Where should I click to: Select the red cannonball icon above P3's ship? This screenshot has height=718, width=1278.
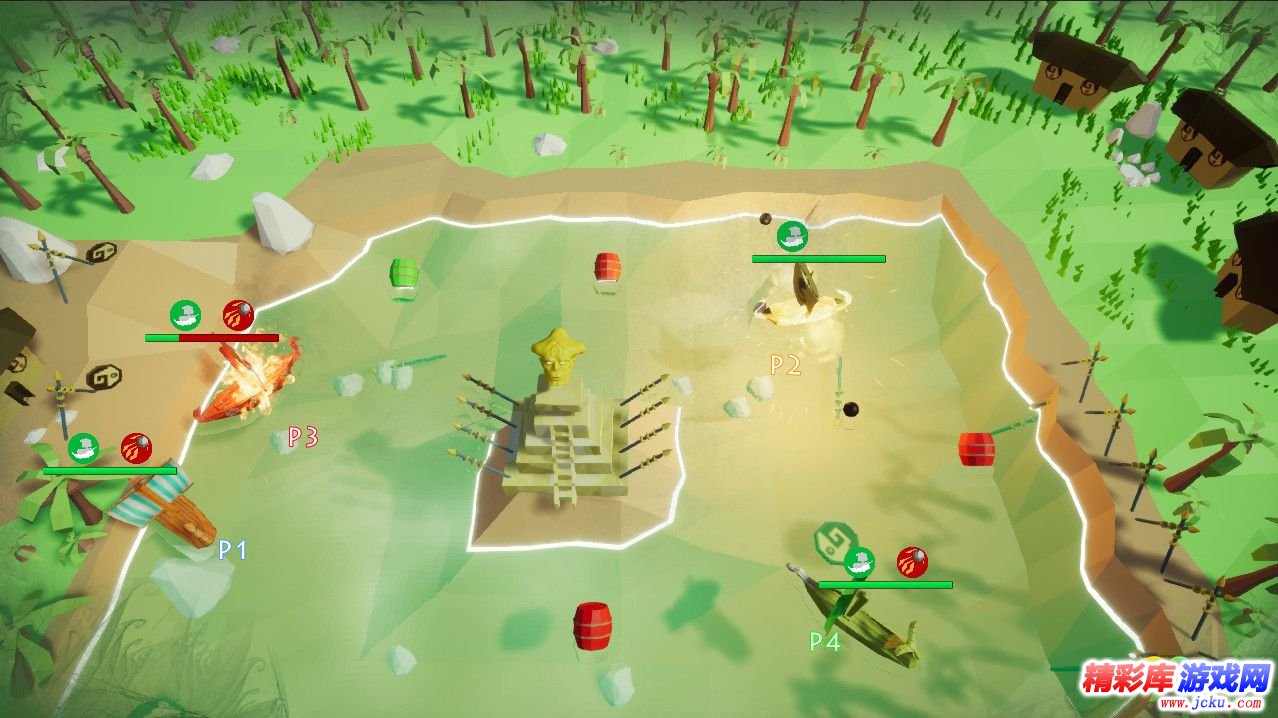point(238,315)
